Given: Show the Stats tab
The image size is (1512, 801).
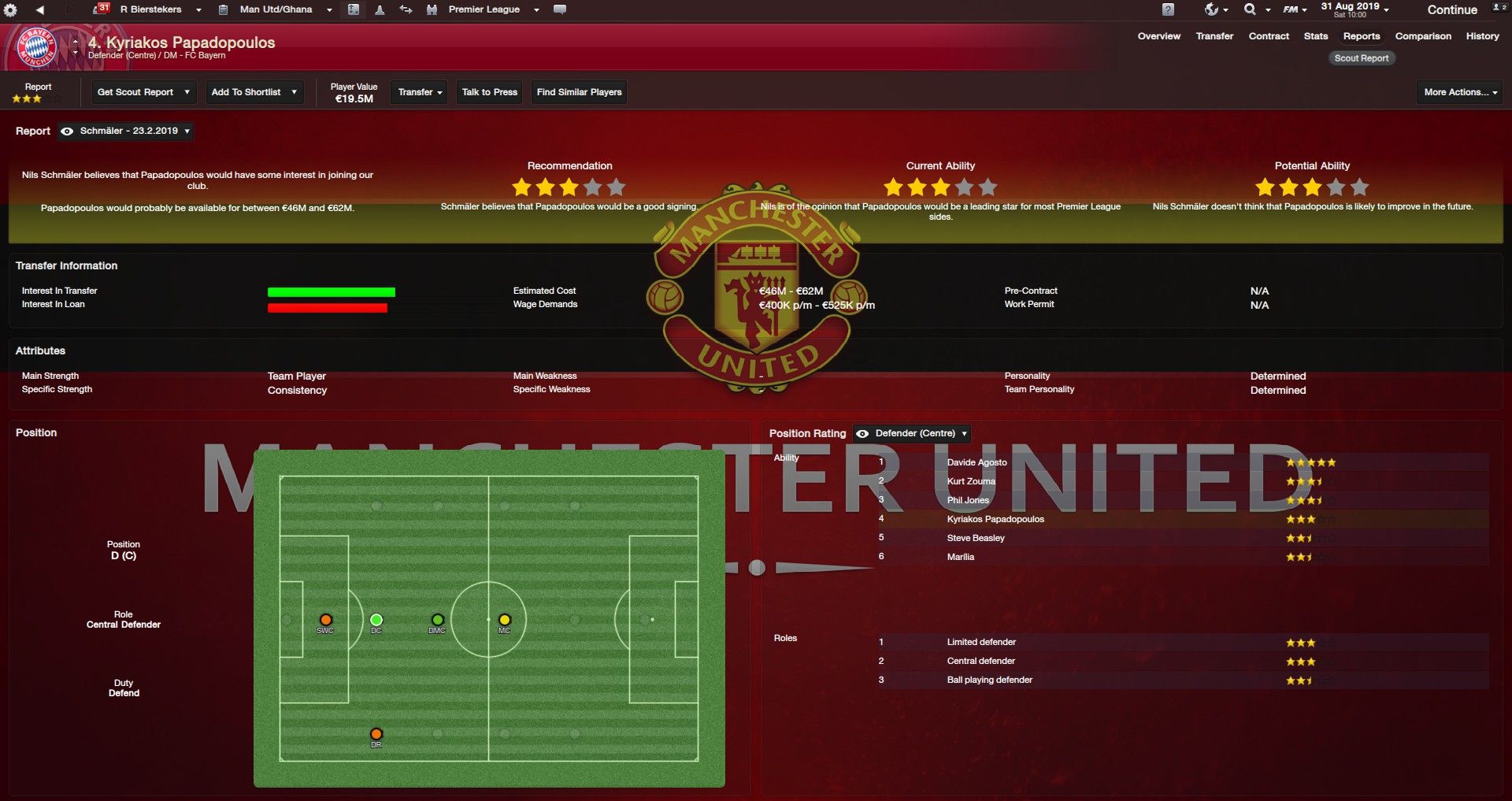Looking at the screenshot, I should [1315, 36].
